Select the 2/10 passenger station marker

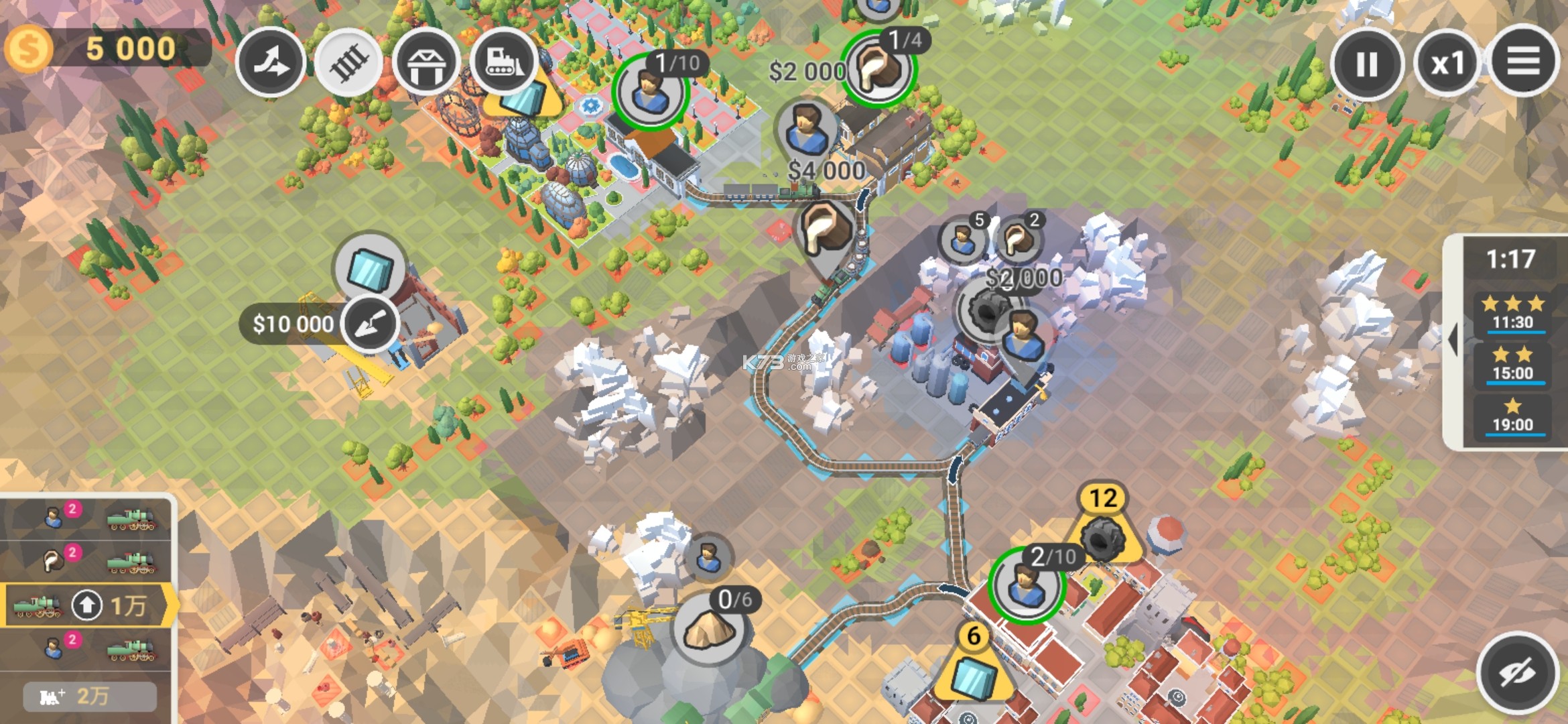(1026, 586)
